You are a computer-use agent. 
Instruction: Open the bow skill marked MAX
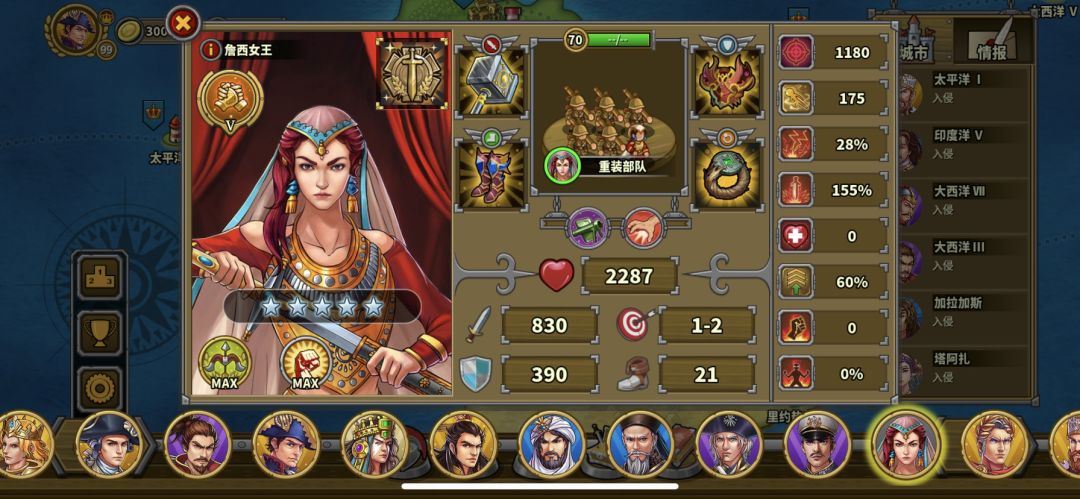tap(225, 362)
